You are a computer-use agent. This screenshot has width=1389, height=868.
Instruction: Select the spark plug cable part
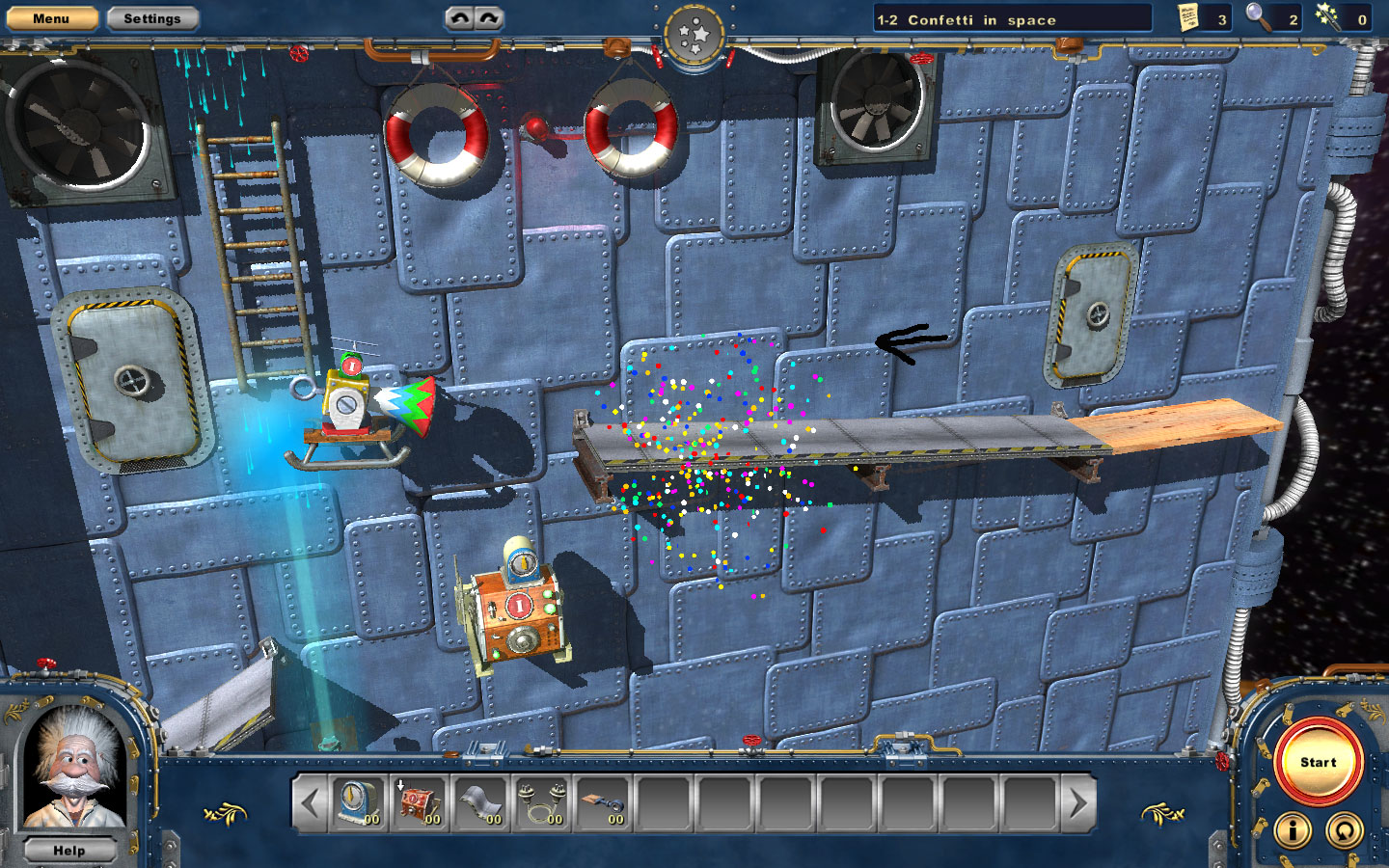541,805
